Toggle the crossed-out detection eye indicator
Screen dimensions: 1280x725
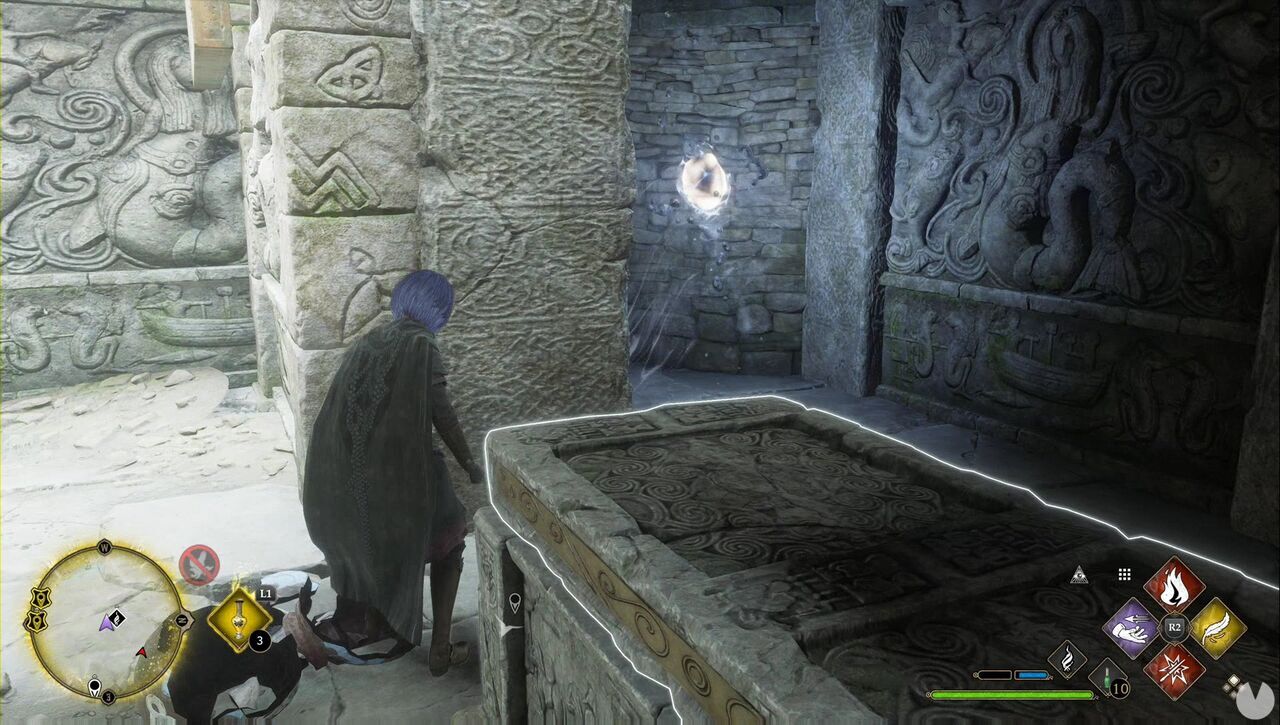coord(198,564)
